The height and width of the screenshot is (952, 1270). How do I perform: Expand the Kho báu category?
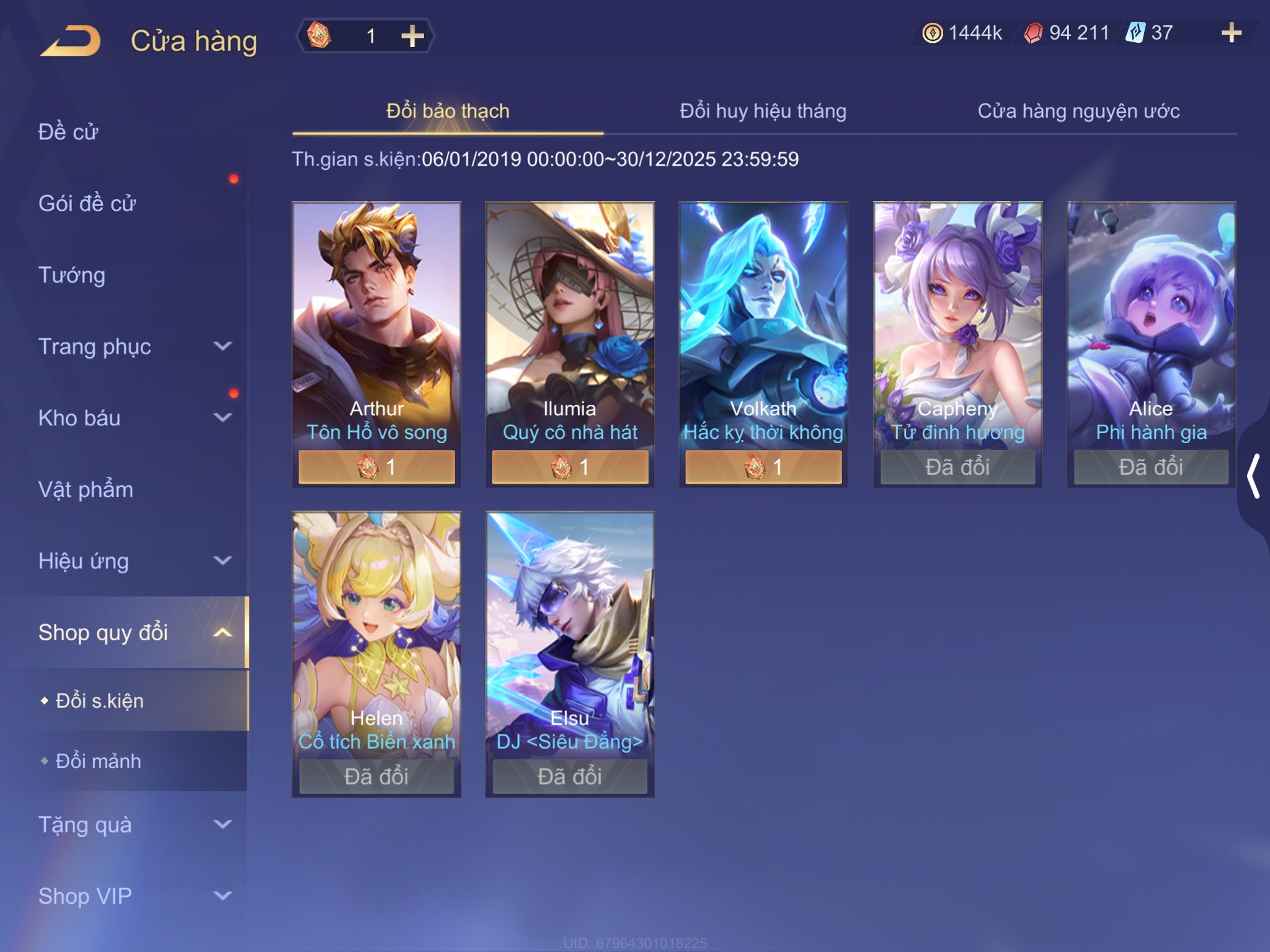click(x=133, y=418)
